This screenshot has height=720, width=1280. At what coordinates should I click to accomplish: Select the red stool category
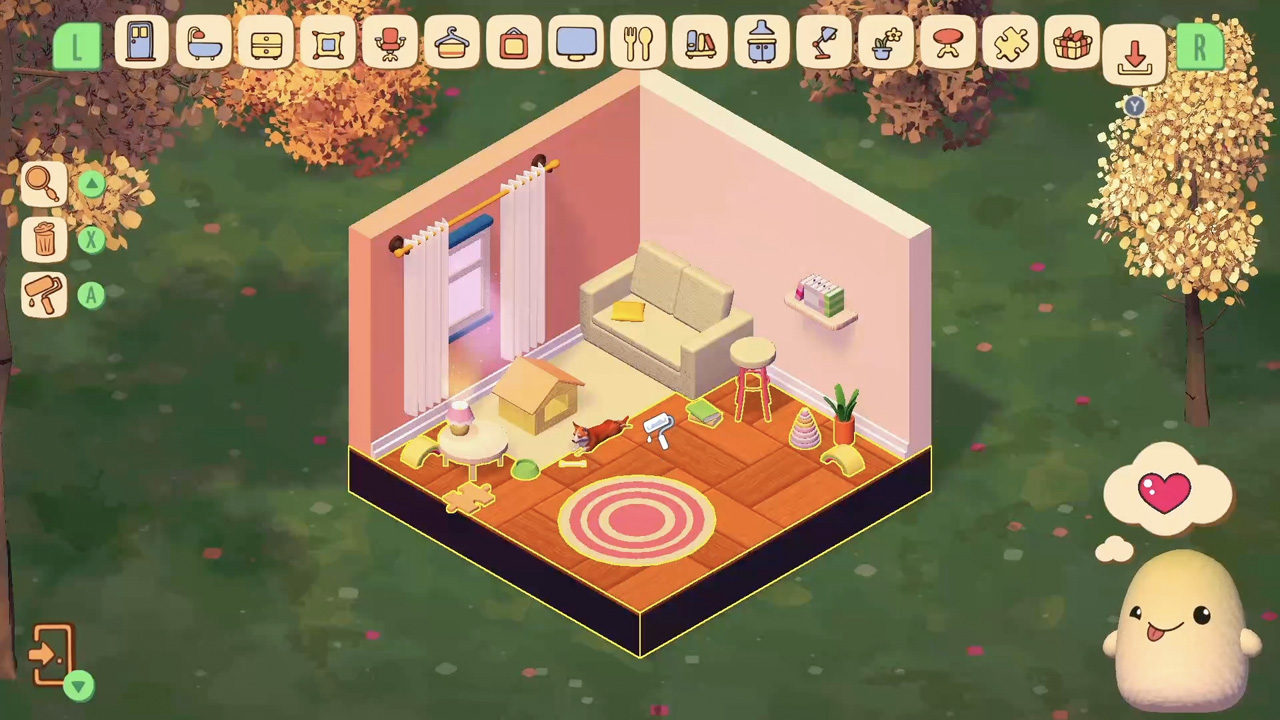tap(948, 43)
